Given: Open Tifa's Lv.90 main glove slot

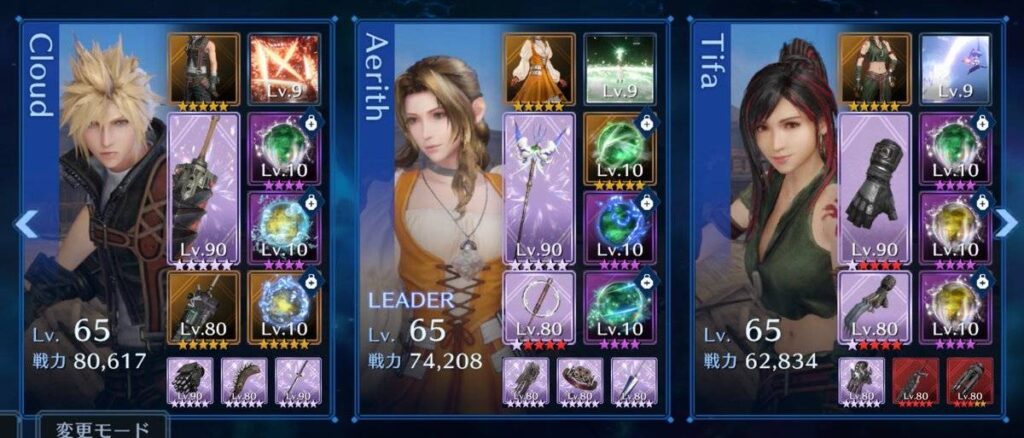Looking at the screenshot, I should [874, 190].
